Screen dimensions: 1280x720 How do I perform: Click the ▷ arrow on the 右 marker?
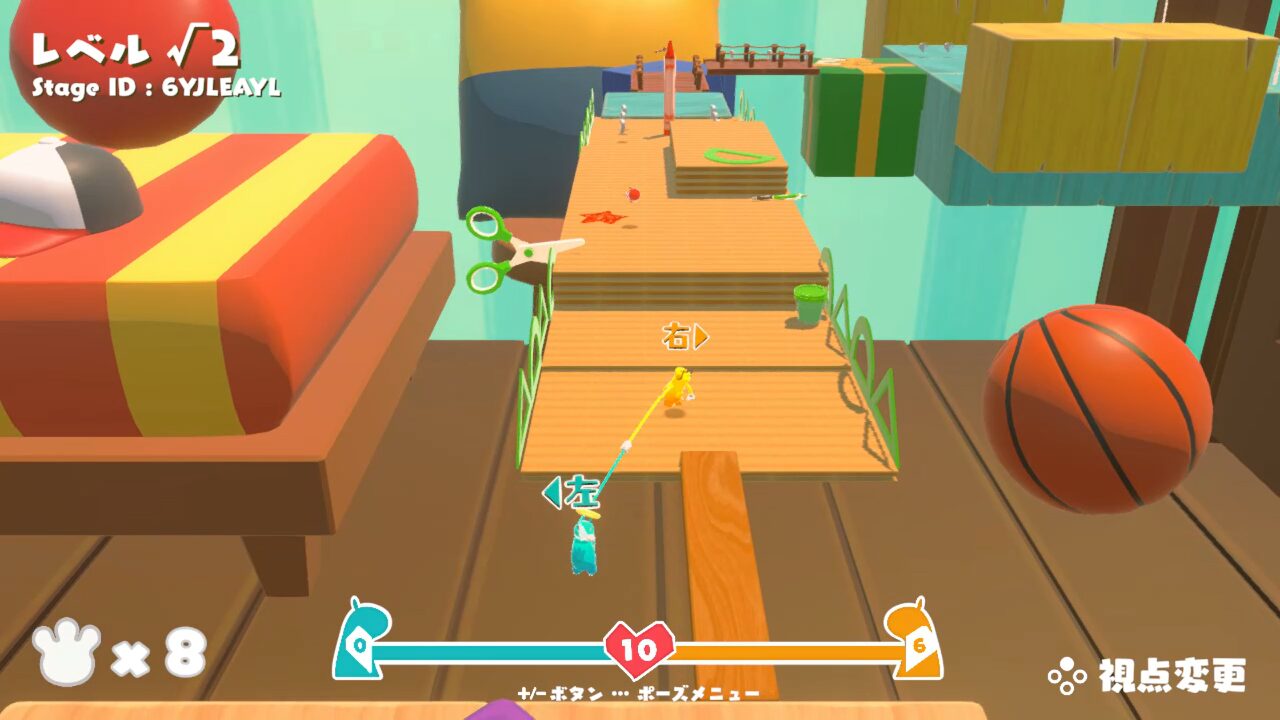[x=703, y=338]
